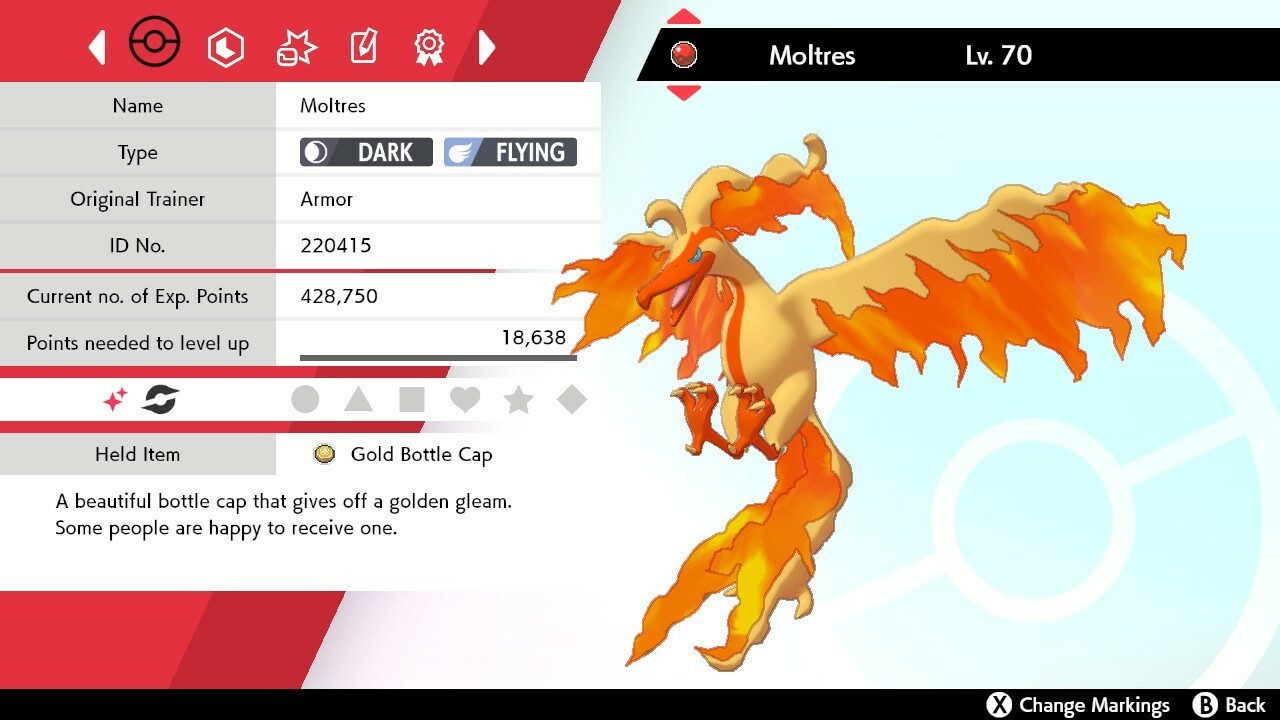Toggle the circle marking
Image resolution: width=1280 pixels, height=720 pixels.
(x=305, y=400)
